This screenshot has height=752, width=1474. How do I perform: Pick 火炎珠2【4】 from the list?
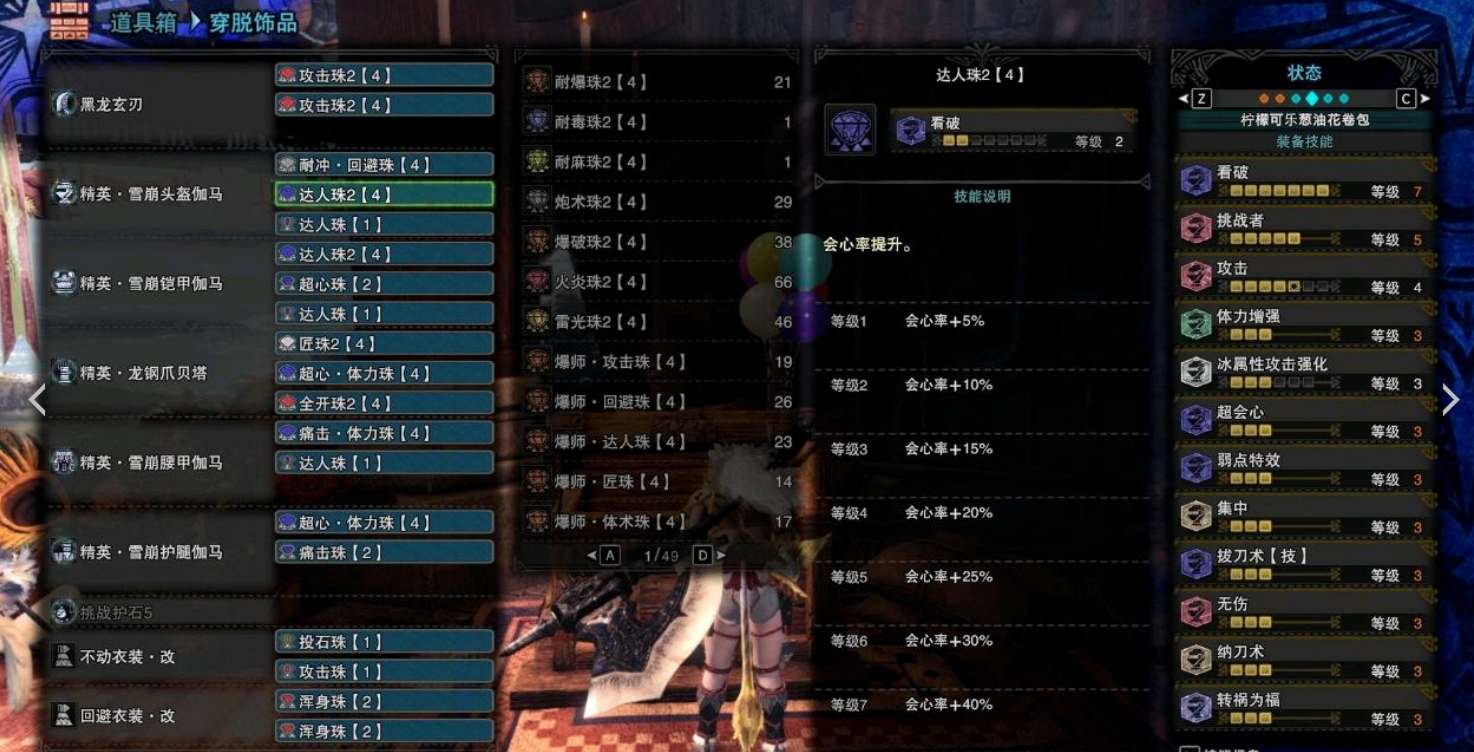pos(657,282)
